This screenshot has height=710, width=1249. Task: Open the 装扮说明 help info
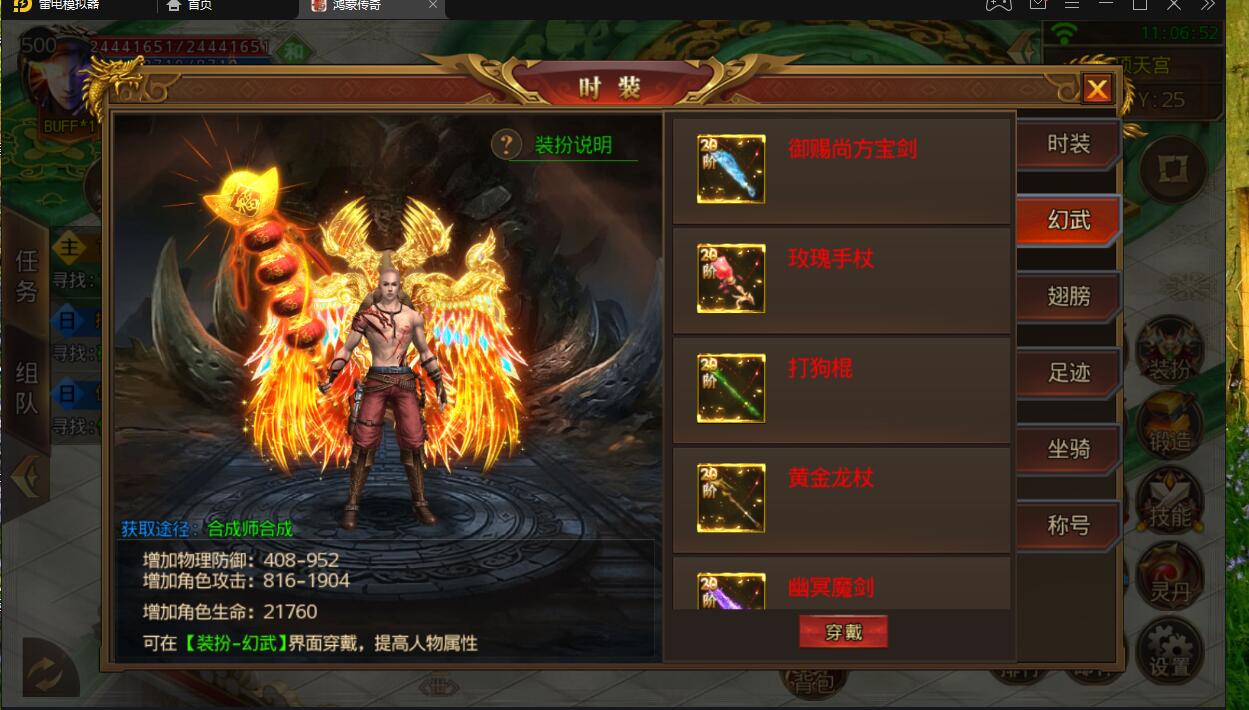point(565,145)
